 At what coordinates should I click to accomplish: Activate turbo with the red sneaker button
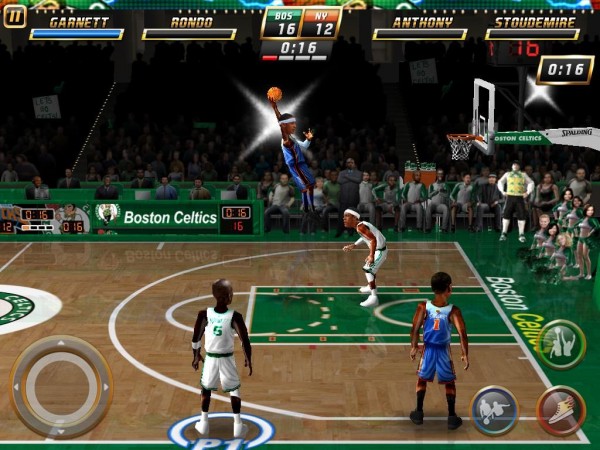click(561, 410)
